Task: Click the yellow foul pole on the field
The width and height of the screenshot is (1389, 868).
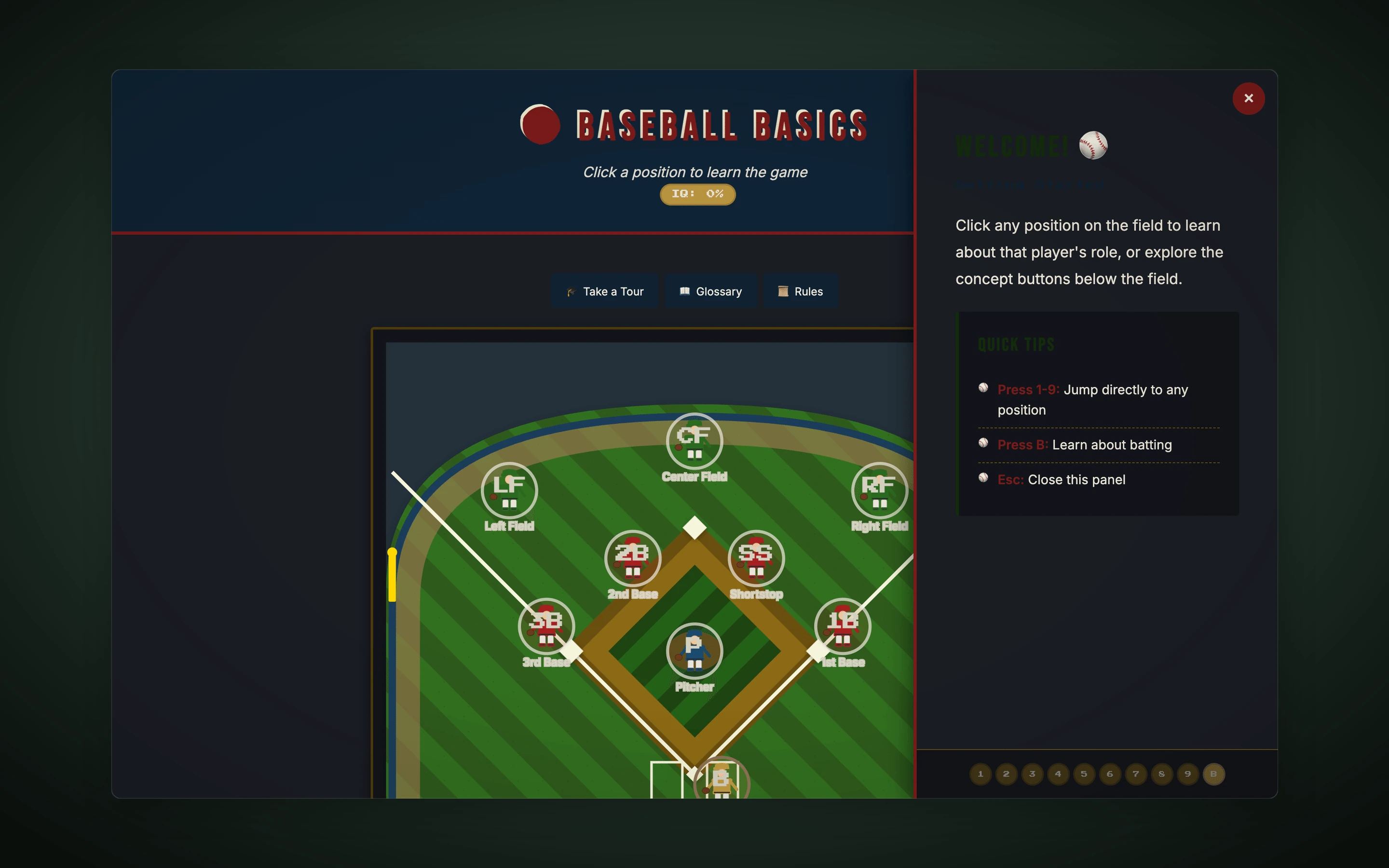Action: coord(393,574)
